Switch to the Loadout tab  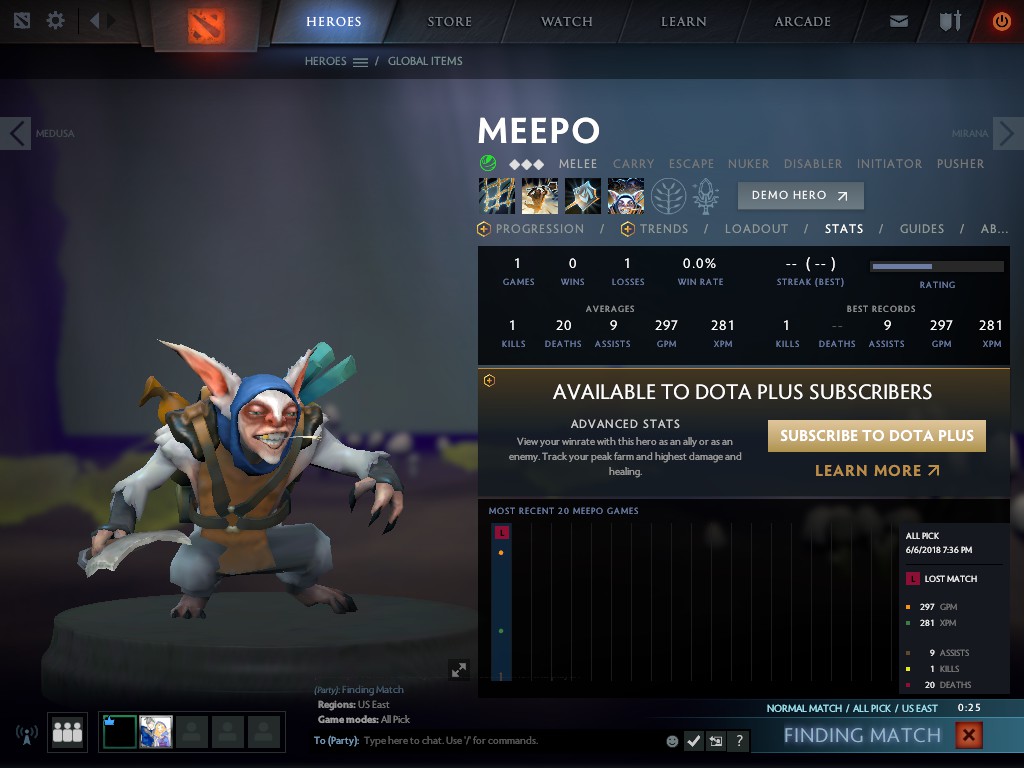[x=756, y=229]
